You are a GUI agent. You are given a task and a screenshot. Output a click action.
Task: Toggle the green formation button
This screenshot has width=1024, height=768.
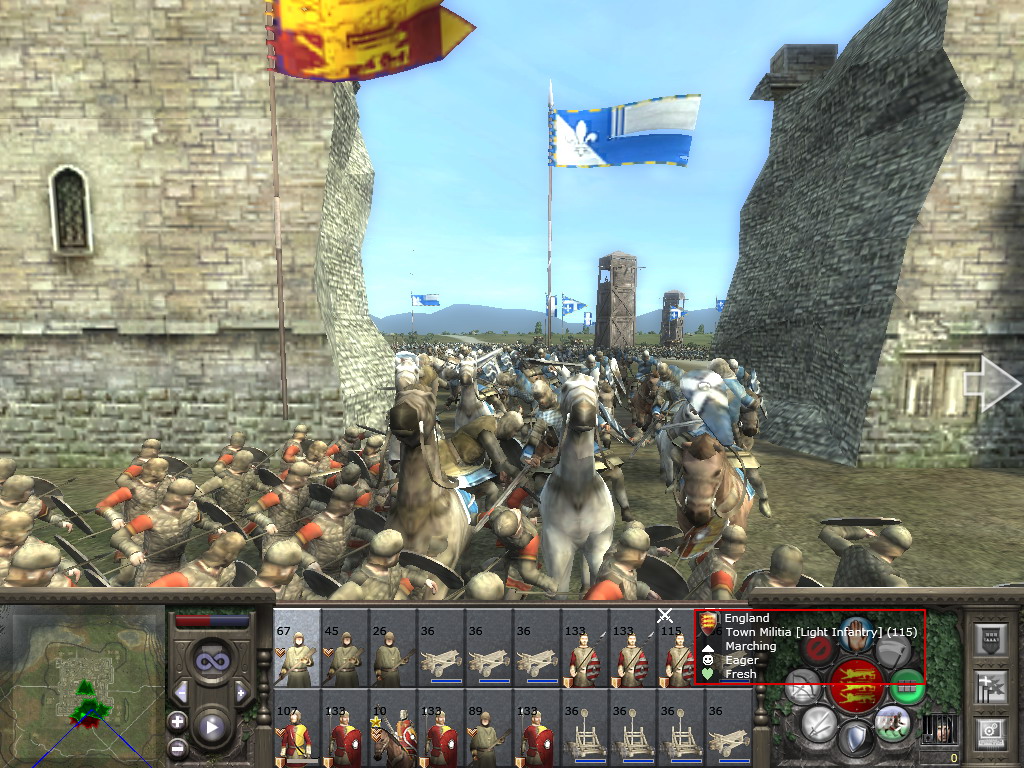pos(906,685)
